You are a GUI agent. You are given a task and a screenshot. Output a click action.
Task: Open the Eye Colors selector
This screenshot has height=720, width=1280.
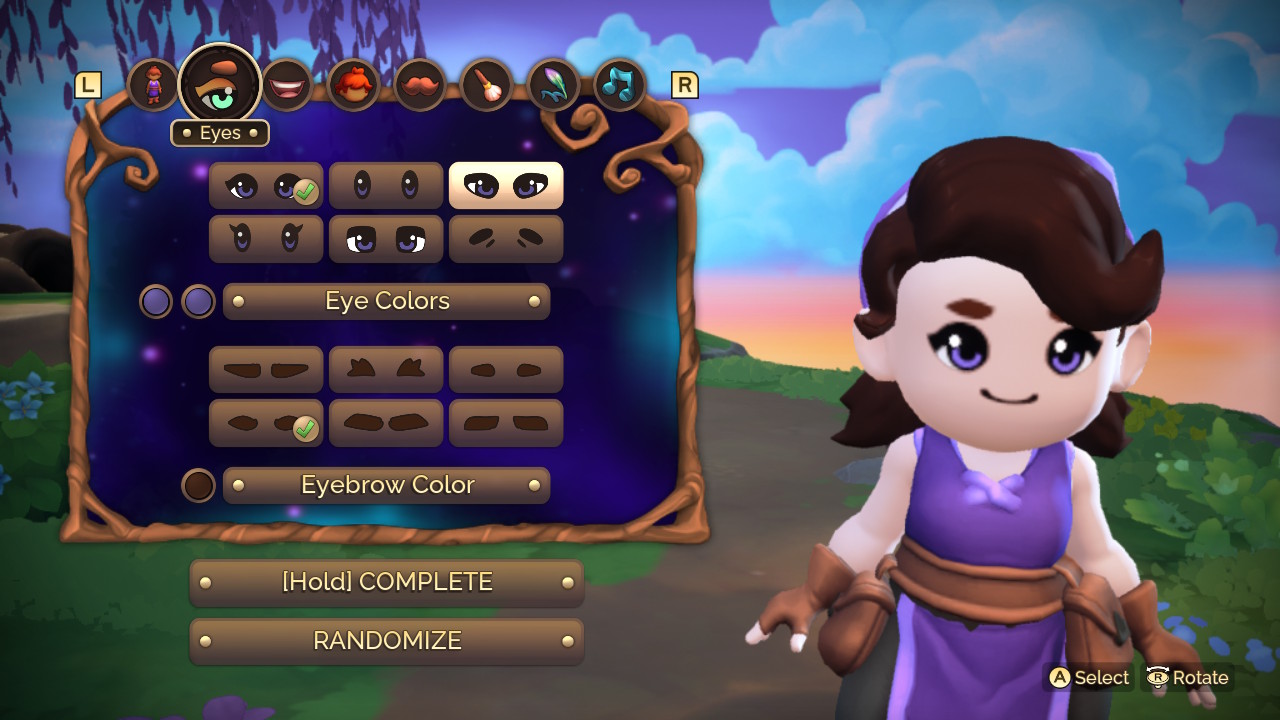(x=386, y=300)
